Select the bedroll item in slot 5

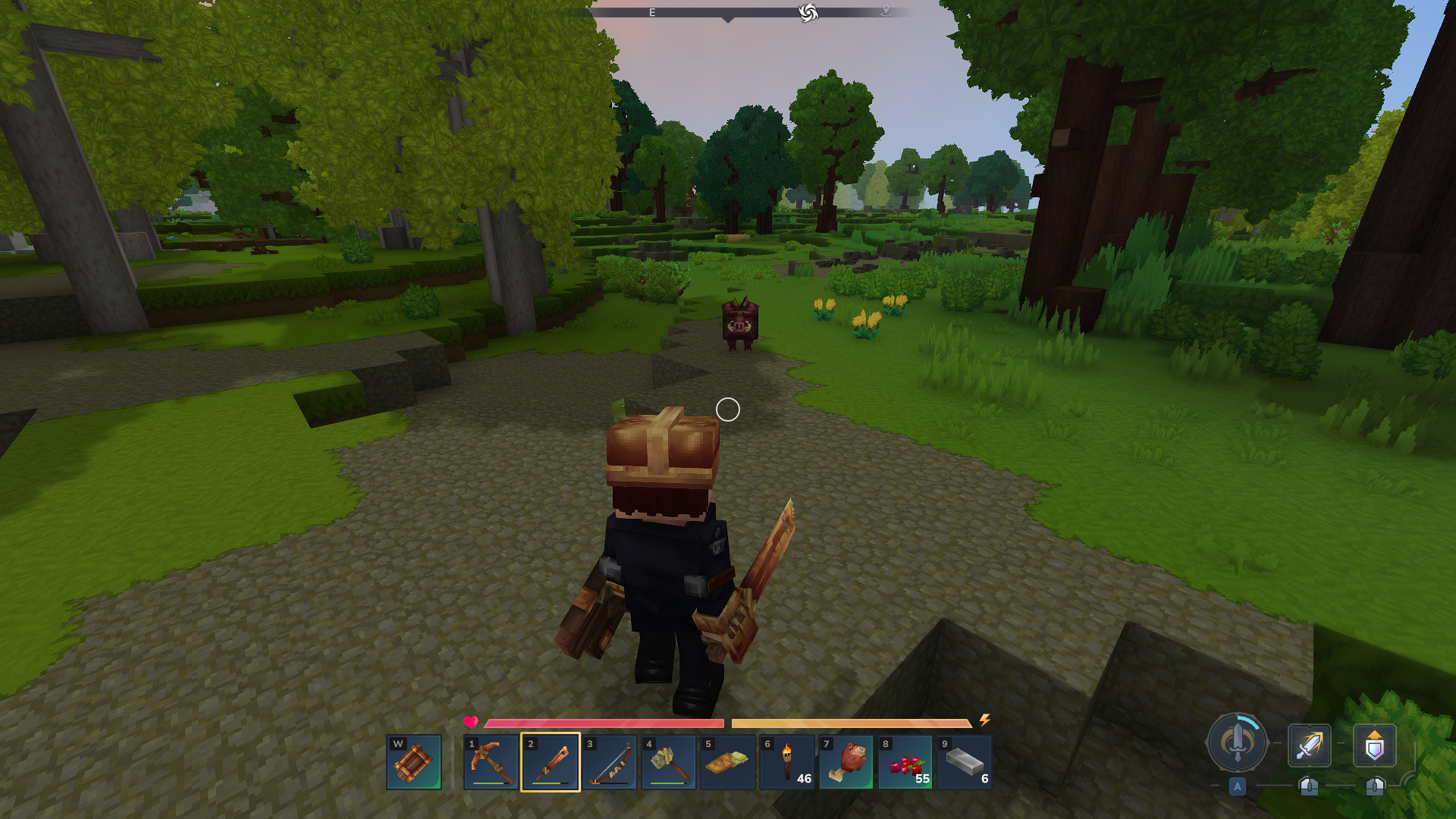[728, 761]
